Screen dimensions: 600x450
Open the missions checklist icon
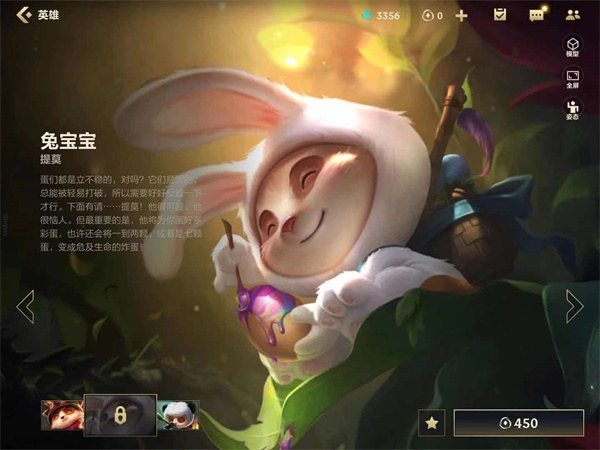tap(500, 15)
